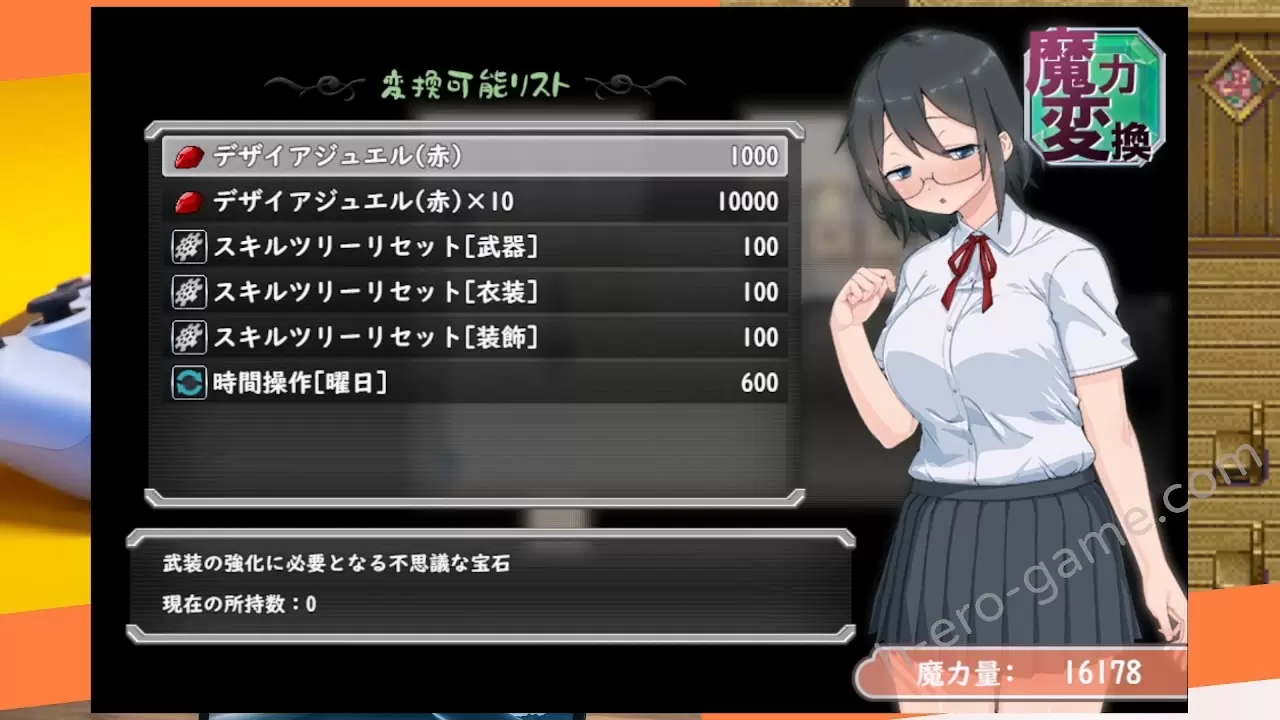Image resolution: width=1280 pixels, height=720 pixels.
Task: Pick スキルツリーリセット[装飾] entry
Action: [x=475, y=337]
